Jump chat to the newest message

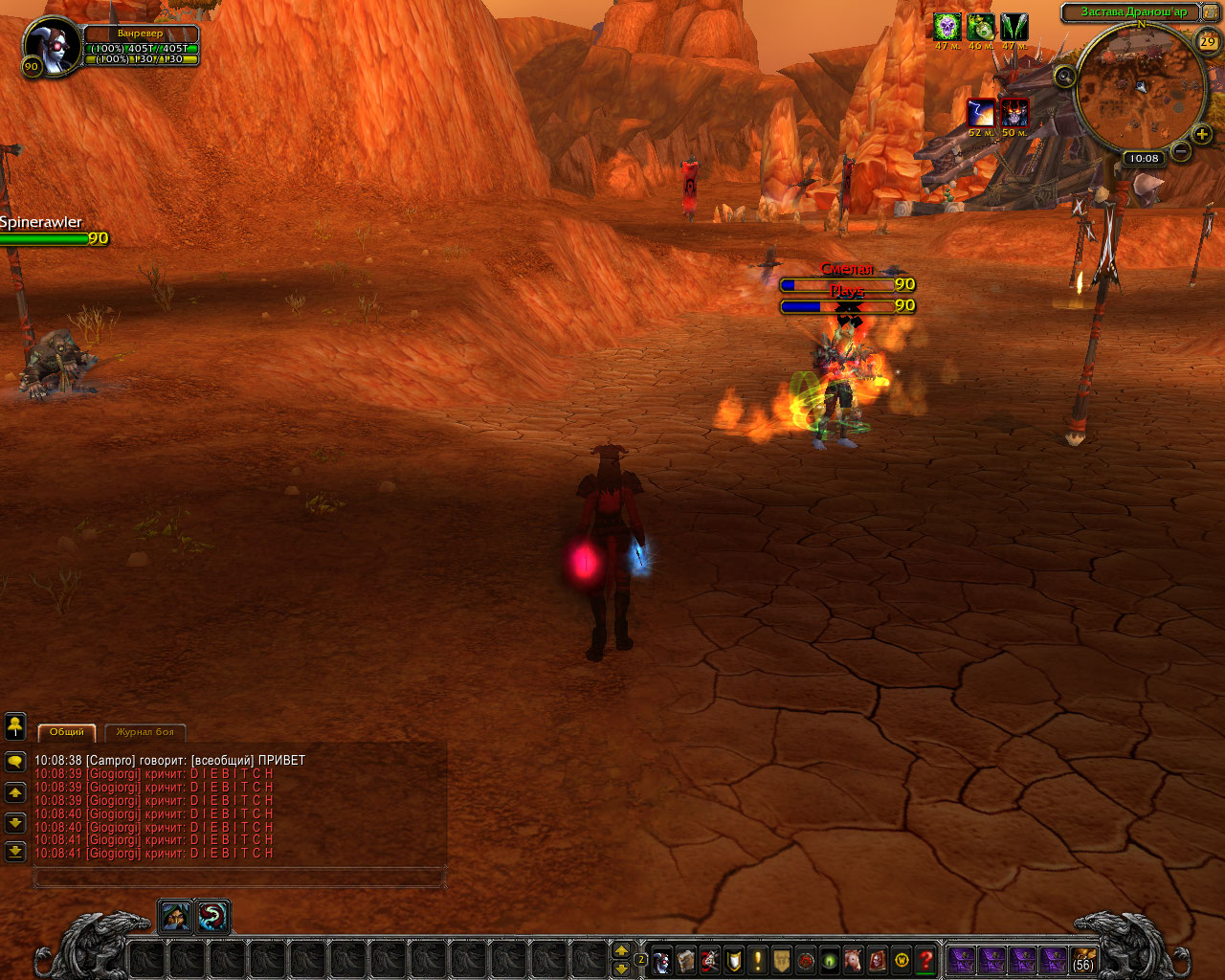click(x=15, y=851)
